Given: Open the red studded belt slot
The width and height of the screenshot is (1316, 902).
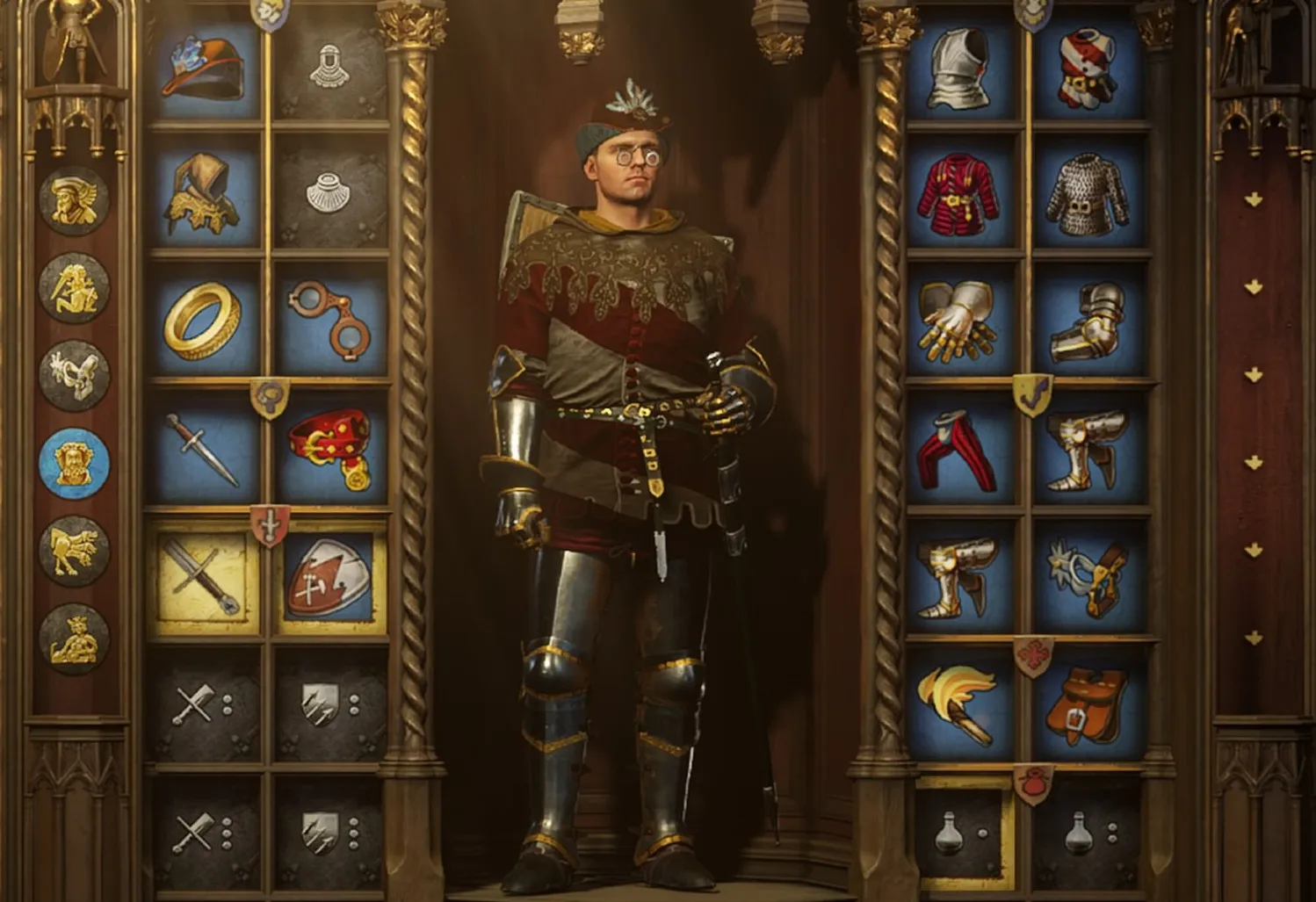Looking at the screenshot, I should 330,450.
